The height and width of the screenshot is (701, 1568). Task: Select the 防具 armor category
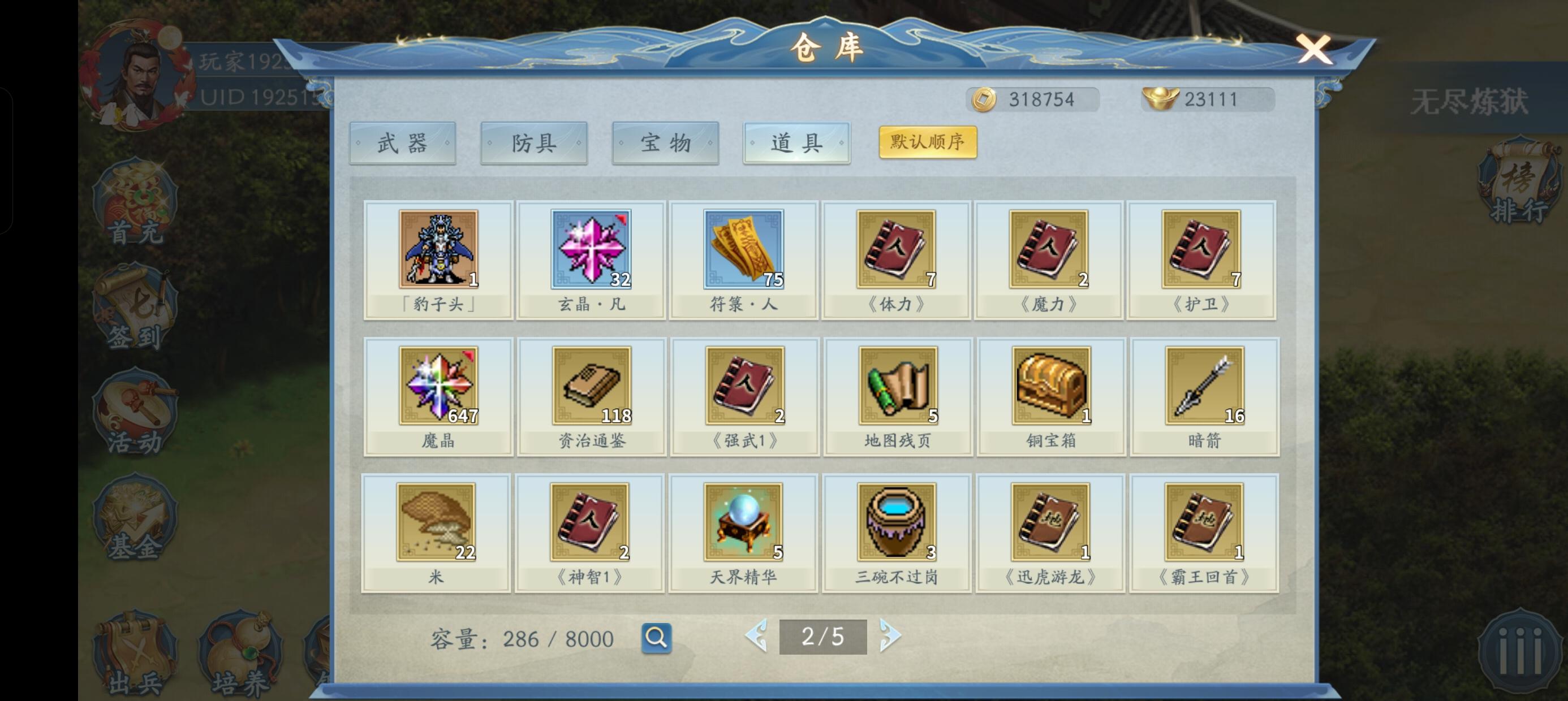534,142
